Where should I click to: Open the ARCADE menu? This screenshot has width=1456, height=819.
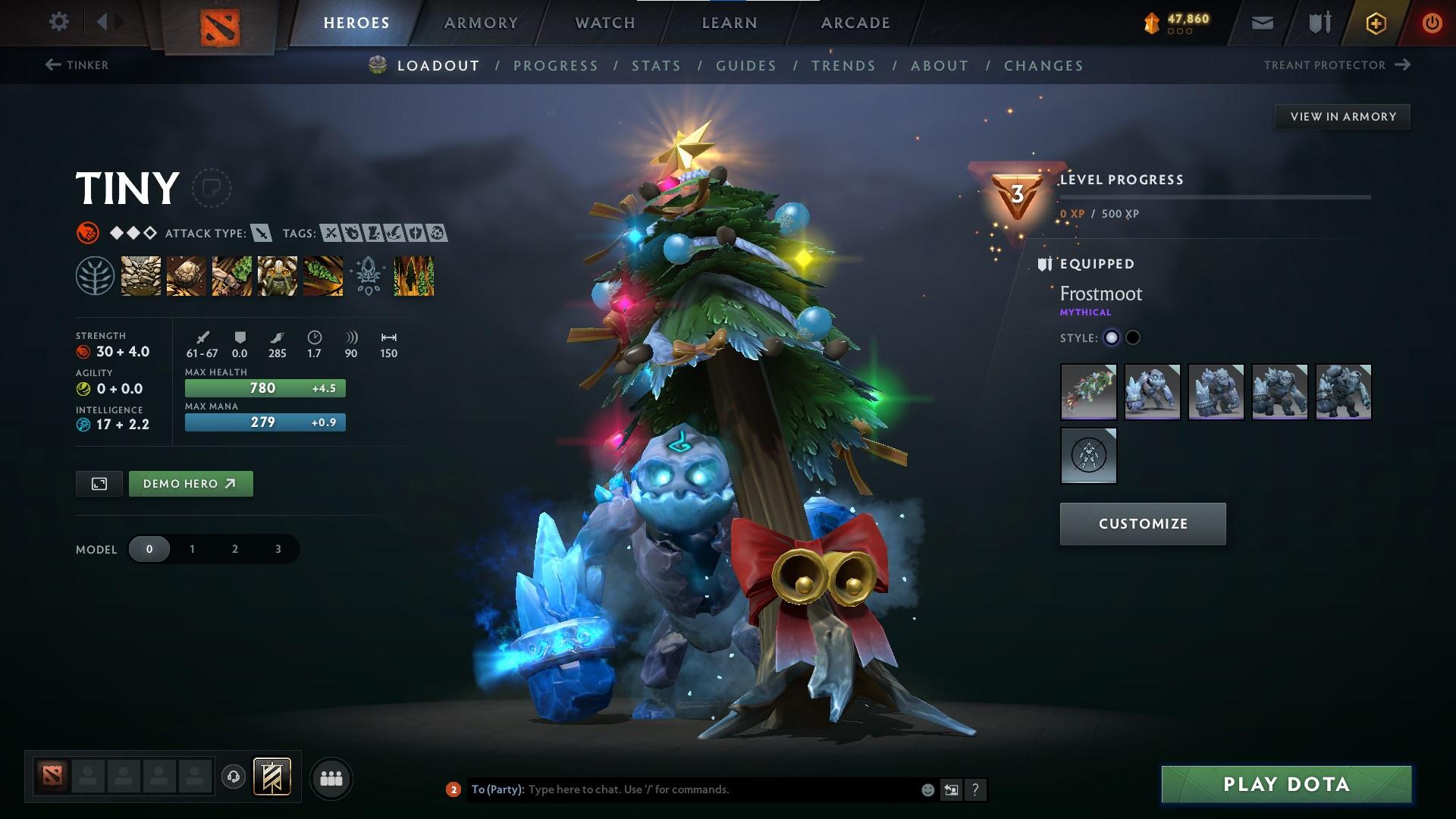(x=855, y=23)
